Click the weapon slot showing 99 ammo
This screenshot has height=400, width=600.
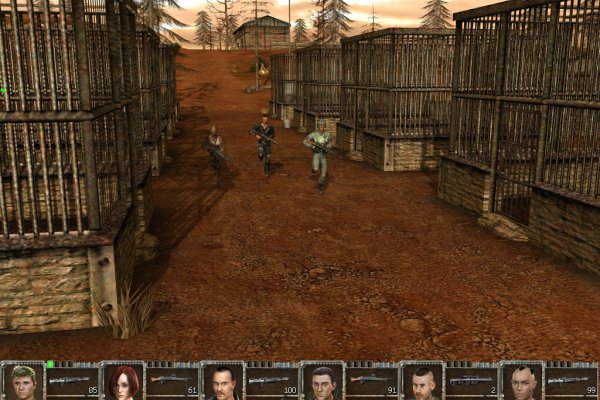[572, 382]
